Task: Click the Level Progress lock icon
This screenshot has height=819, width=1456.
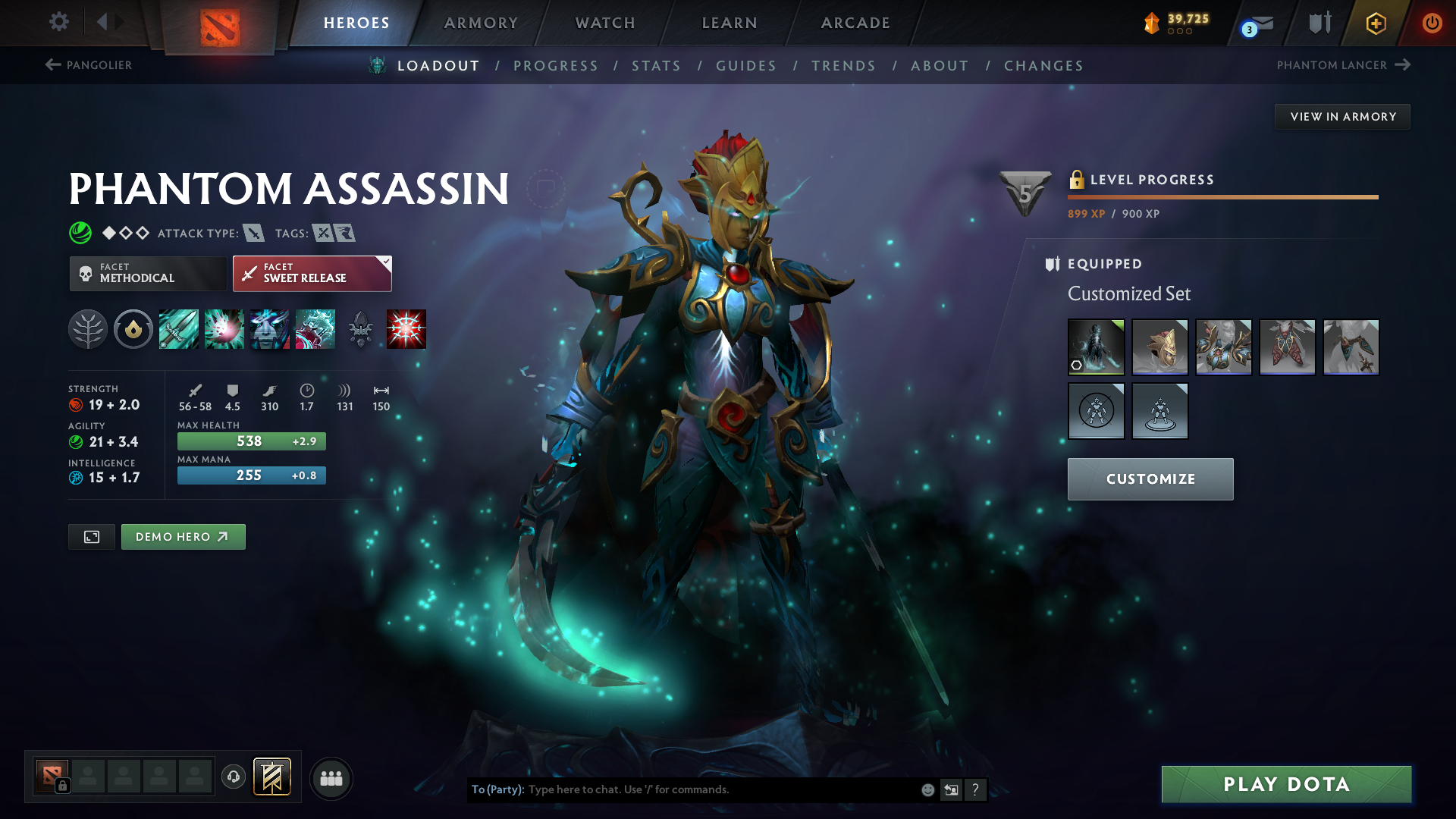Action: click(x=1077, y=180)
